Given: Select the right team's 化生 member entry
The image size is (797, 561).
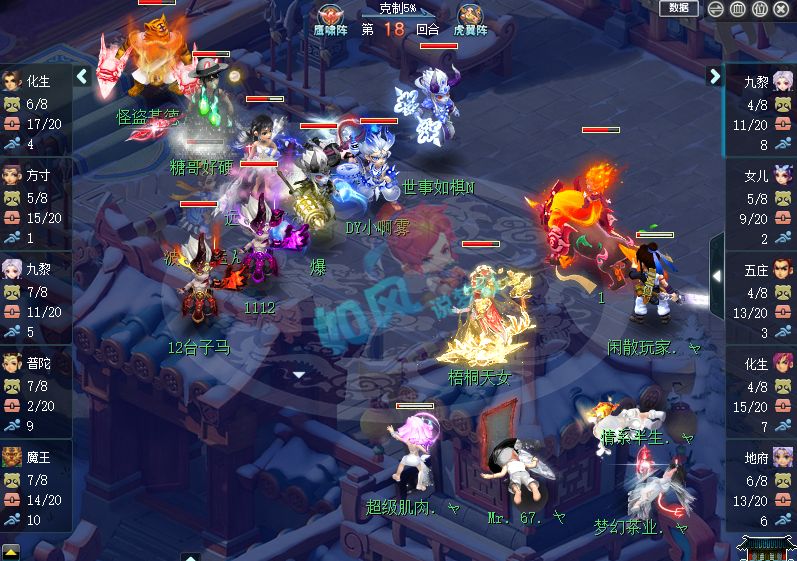Looking at the screenshot, I should pos(761,393).
